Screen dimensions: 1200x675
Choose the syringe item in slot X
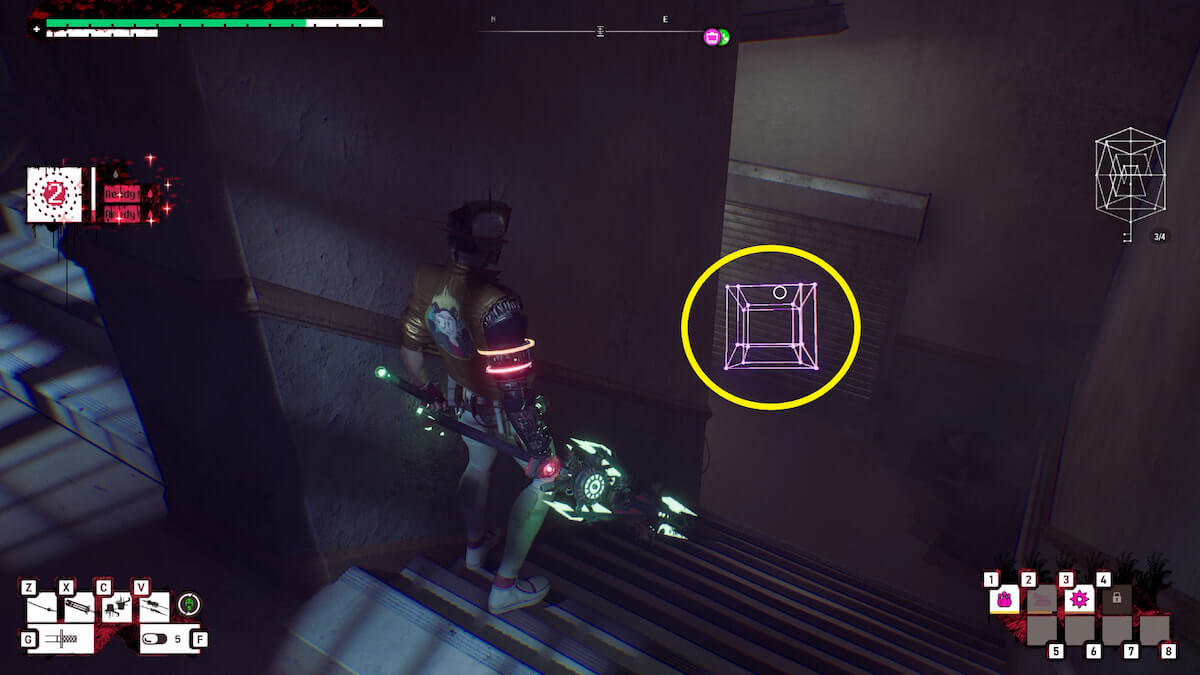pyautogui.click(x=79, y=607)
